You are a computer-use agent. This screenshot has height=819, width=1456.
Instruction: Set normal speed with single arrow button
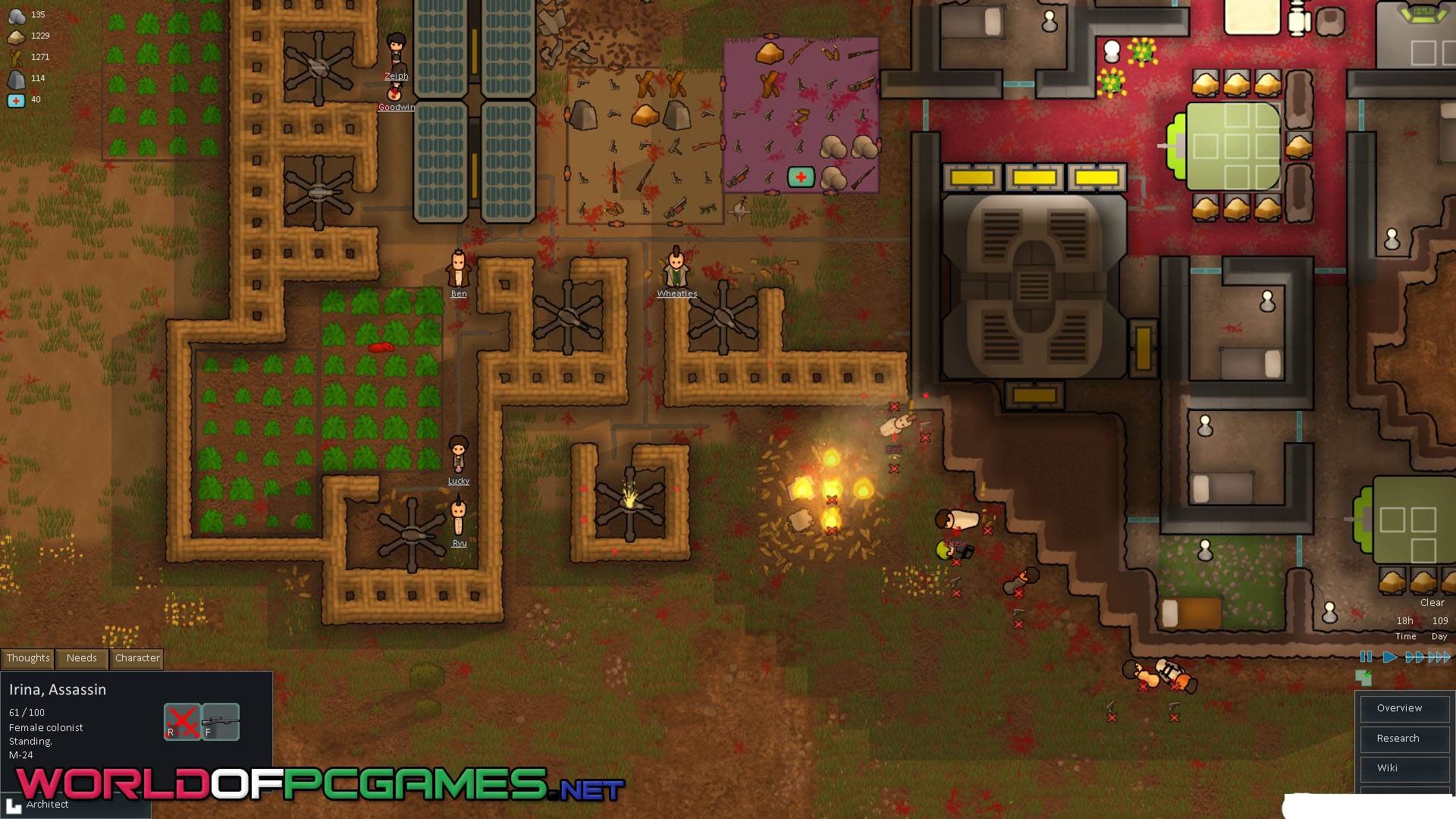pyautogui.click(x=1389, y=657)
